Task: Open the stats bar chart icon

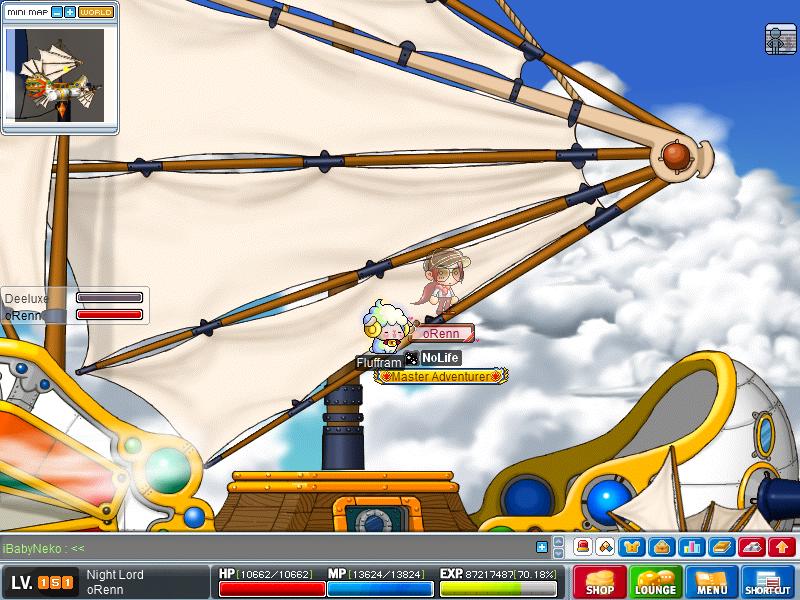Action: 689,547
